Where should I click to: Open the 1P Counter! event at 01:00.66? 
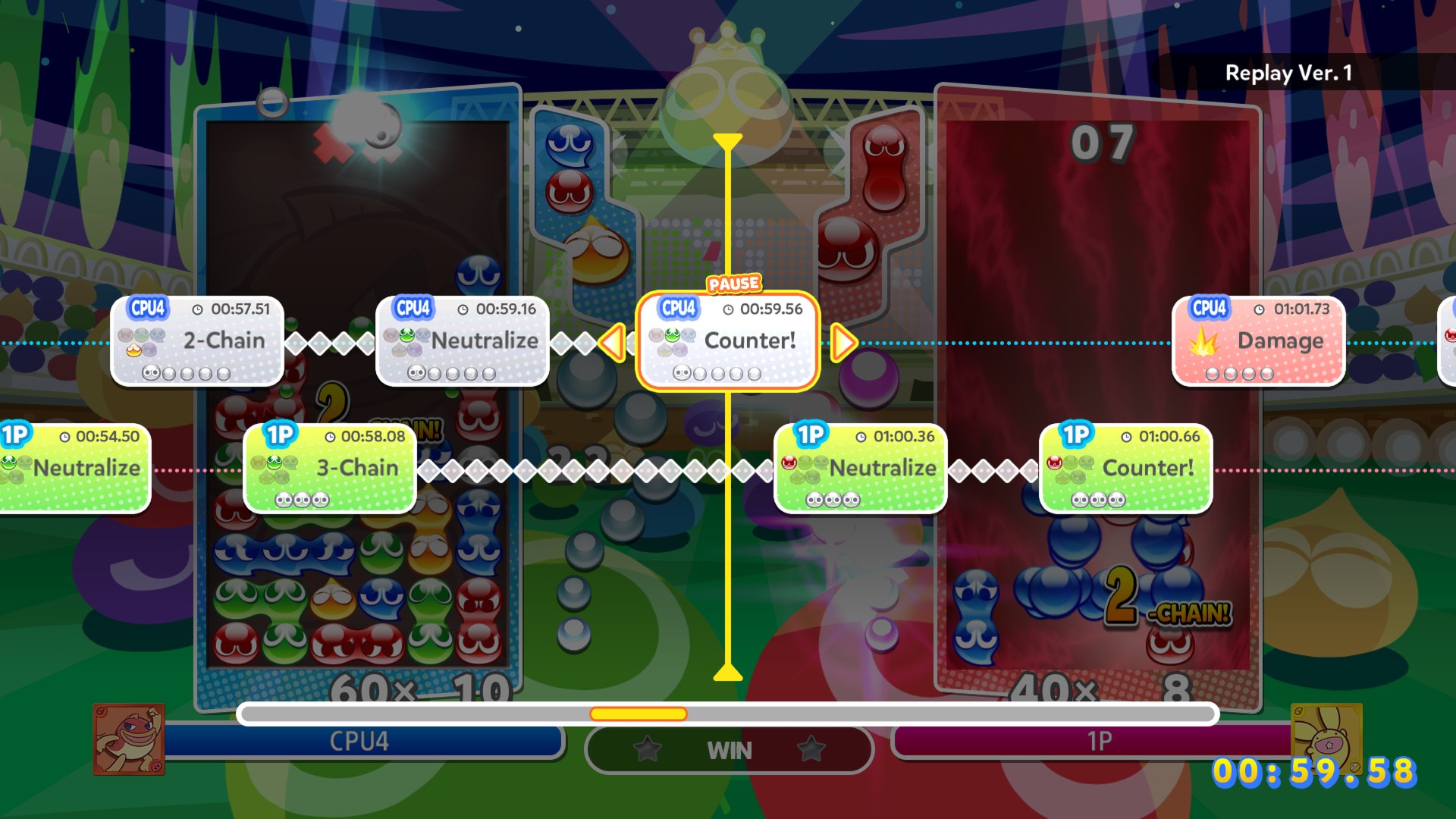point(1127,468)
